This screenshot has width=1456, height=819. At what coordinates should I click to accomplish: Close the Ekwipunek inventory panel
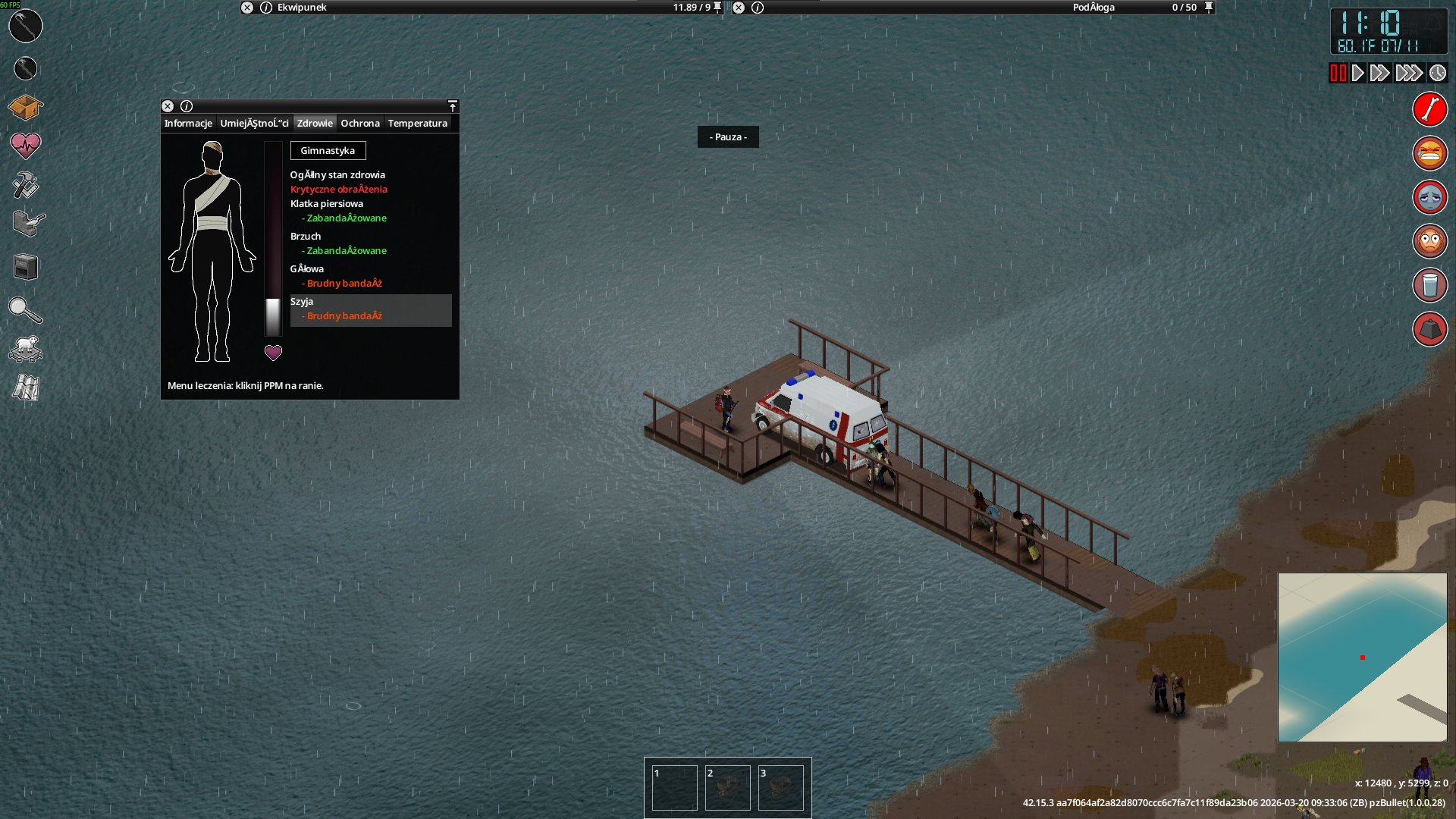[x=247, y=8]
